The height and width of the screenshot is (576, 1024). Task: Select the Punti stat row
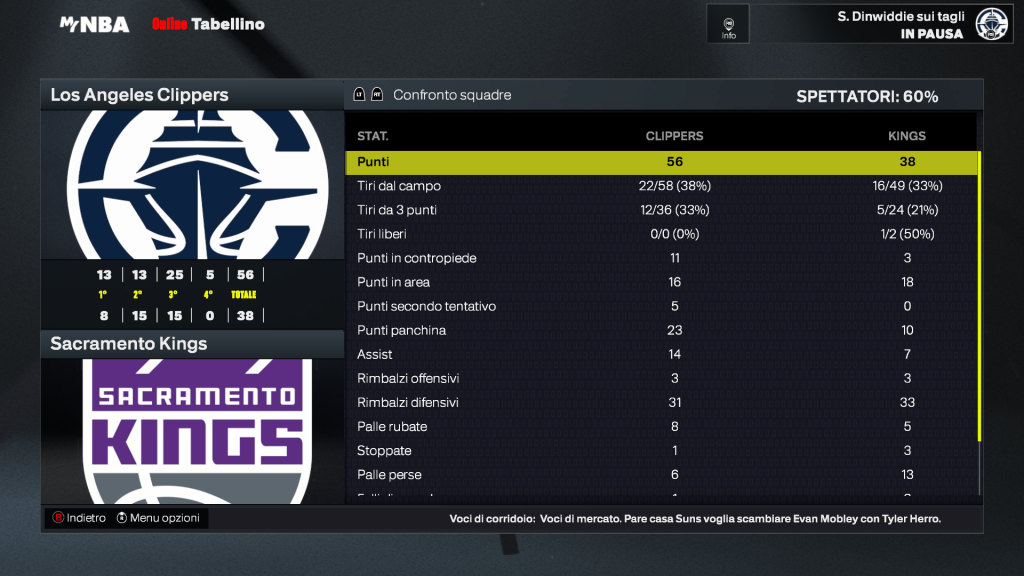coord(660,162)
